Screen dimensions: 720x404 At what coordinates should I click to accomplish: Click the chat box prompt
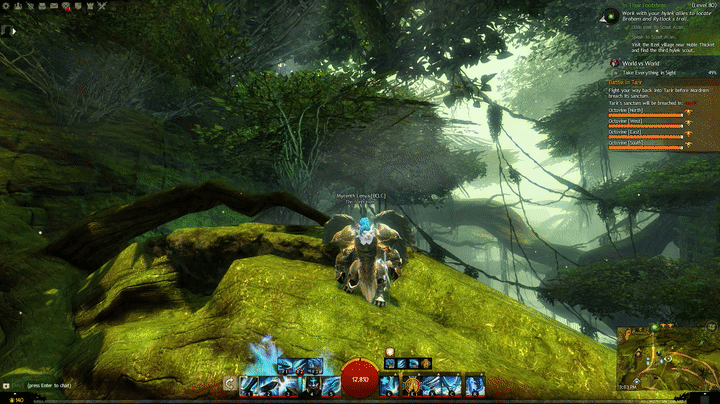[x=50, y=385]
